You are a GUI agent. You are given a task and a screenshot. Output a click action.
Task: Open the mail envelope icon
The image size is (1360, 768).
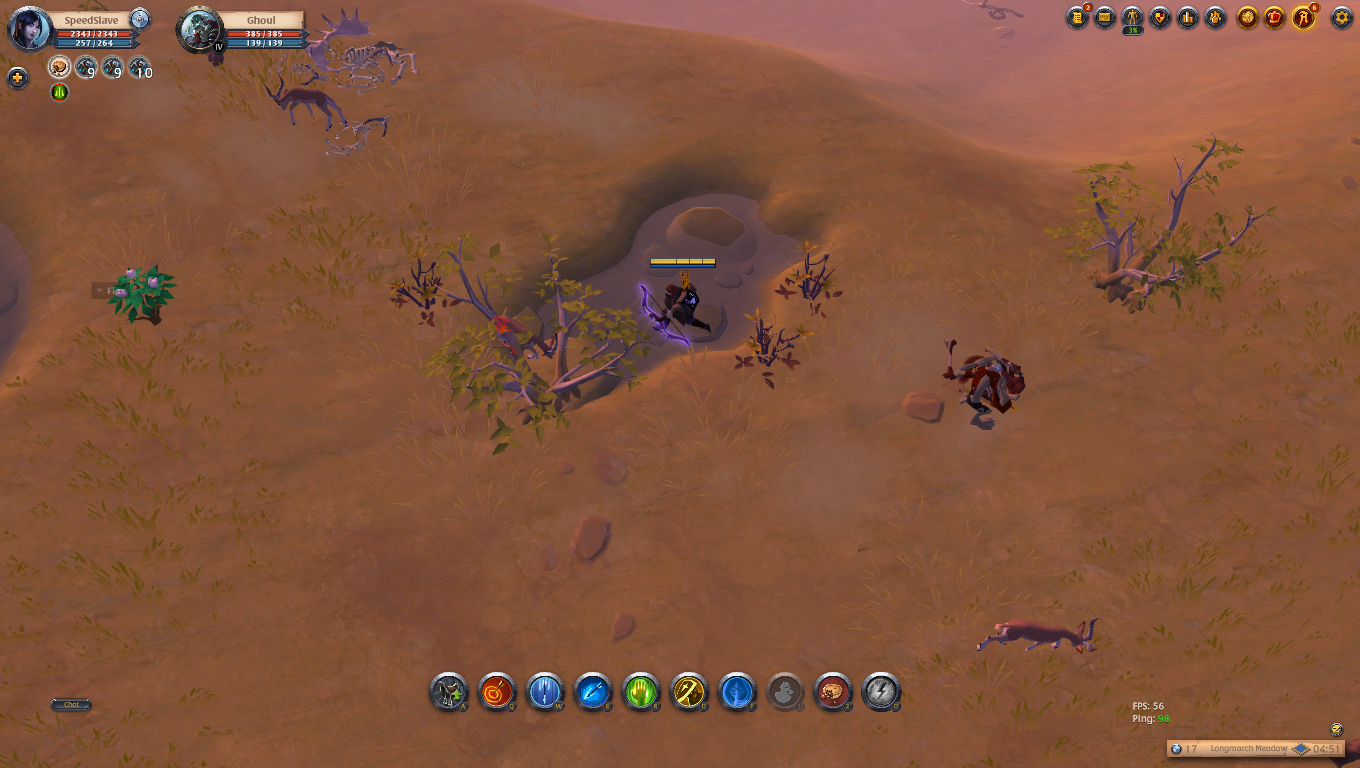1105,17
